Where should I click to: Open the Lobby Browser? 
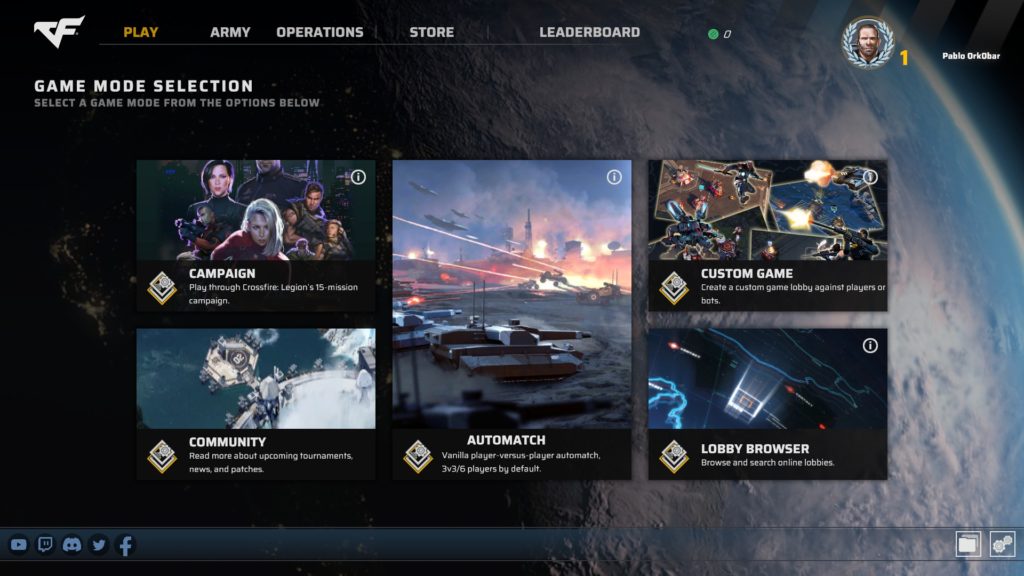click(767, 403)
